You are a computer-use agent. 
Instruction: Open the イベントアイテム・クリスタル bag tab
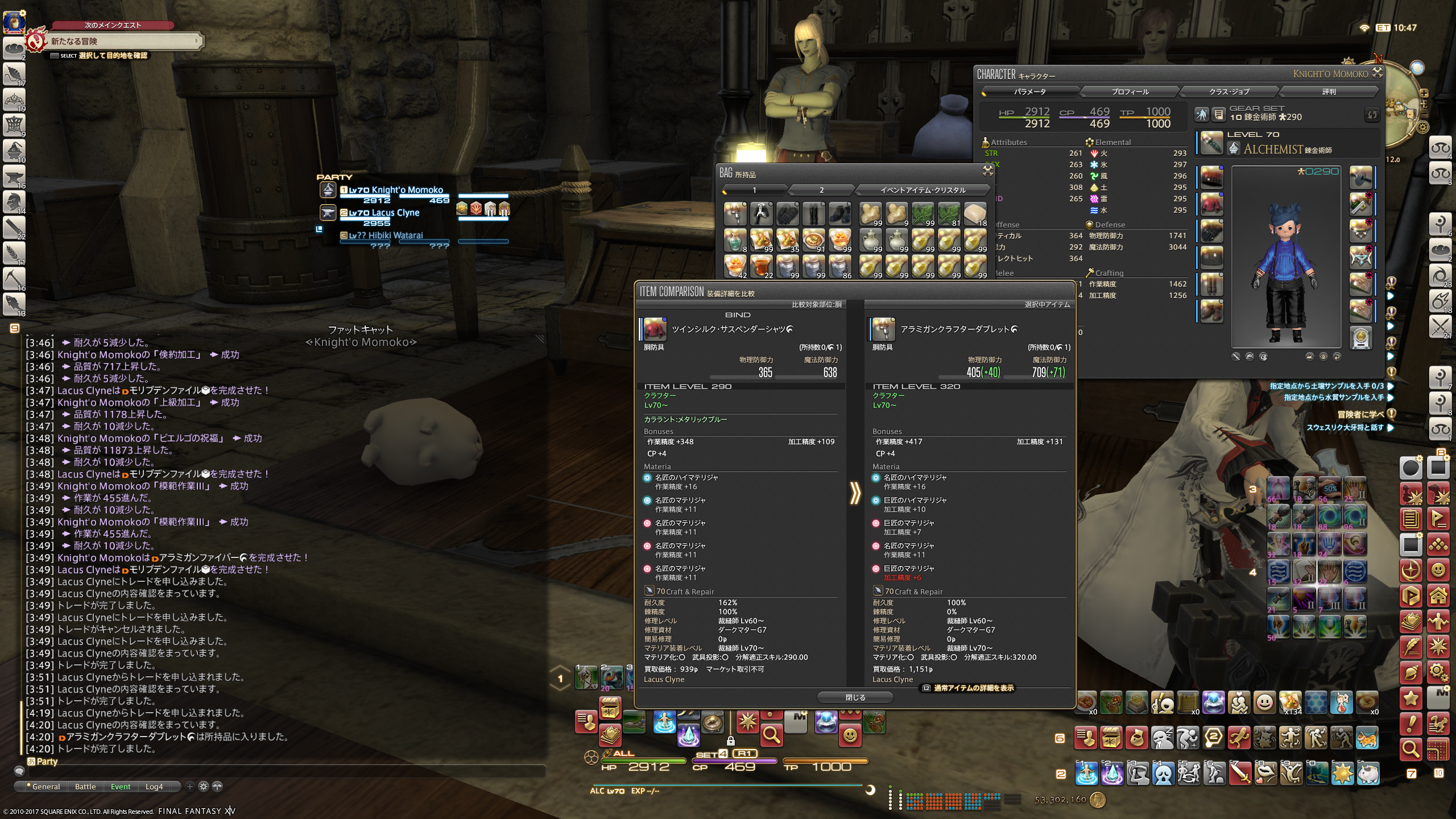[923, 190]
